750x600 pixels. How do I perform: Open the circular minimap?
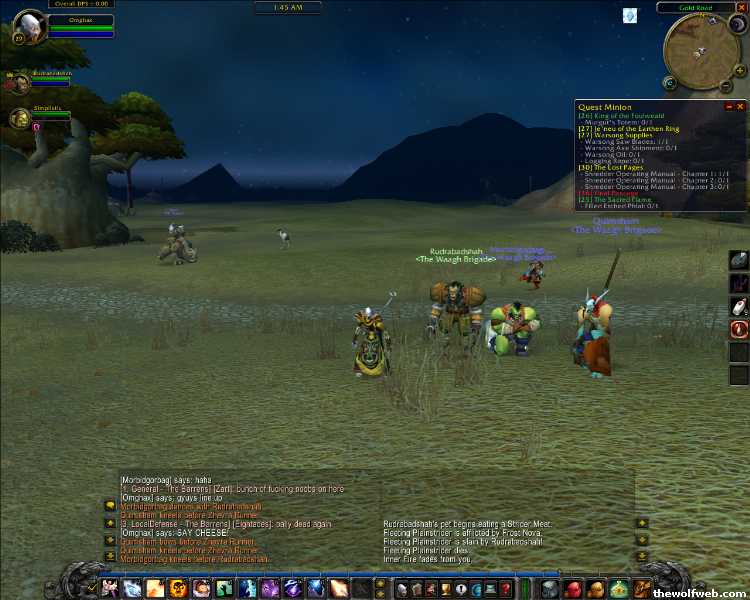point(700,52)
